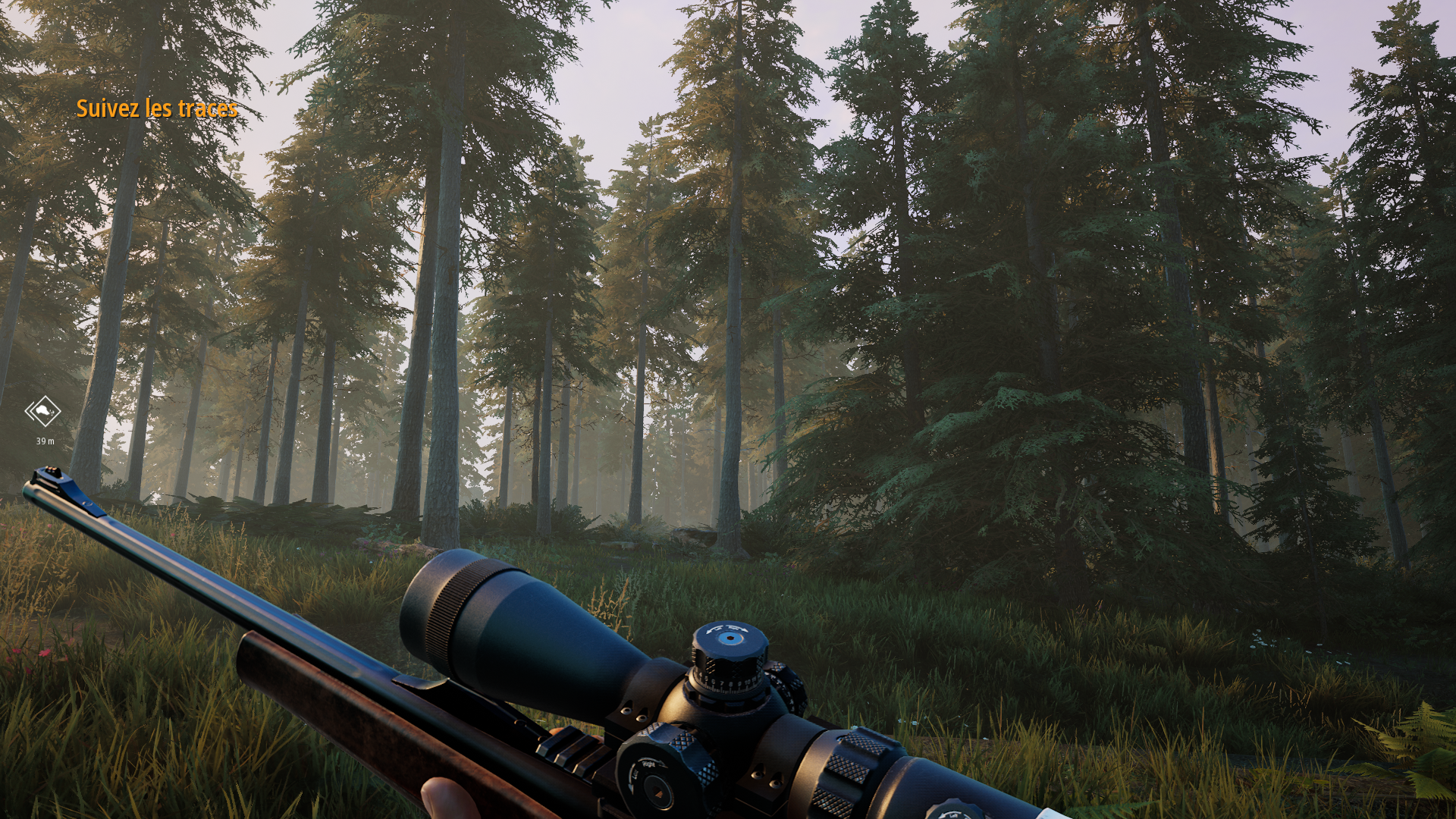The image size is (1456, 819).
Task: Select the animal track waypoint marker
Action: [x=43, y=412]
